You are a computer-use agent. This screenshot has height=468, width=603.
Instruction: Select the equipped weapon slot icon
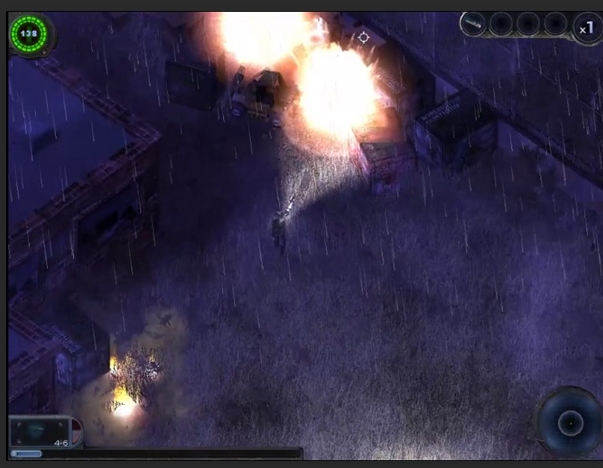474,24
